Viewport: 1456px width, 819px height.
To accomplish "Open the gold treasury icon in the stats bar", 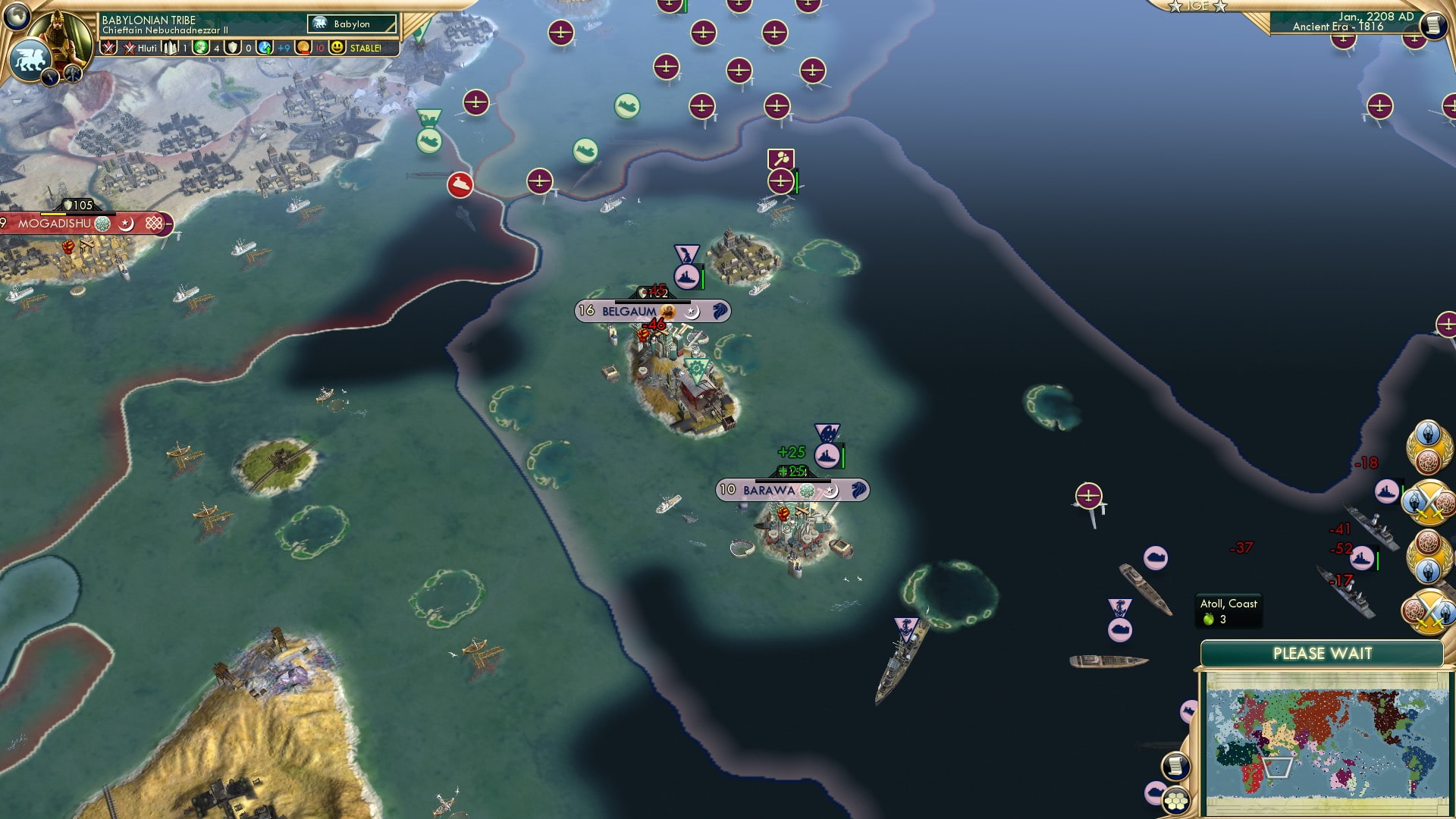I will click(303, 48).
